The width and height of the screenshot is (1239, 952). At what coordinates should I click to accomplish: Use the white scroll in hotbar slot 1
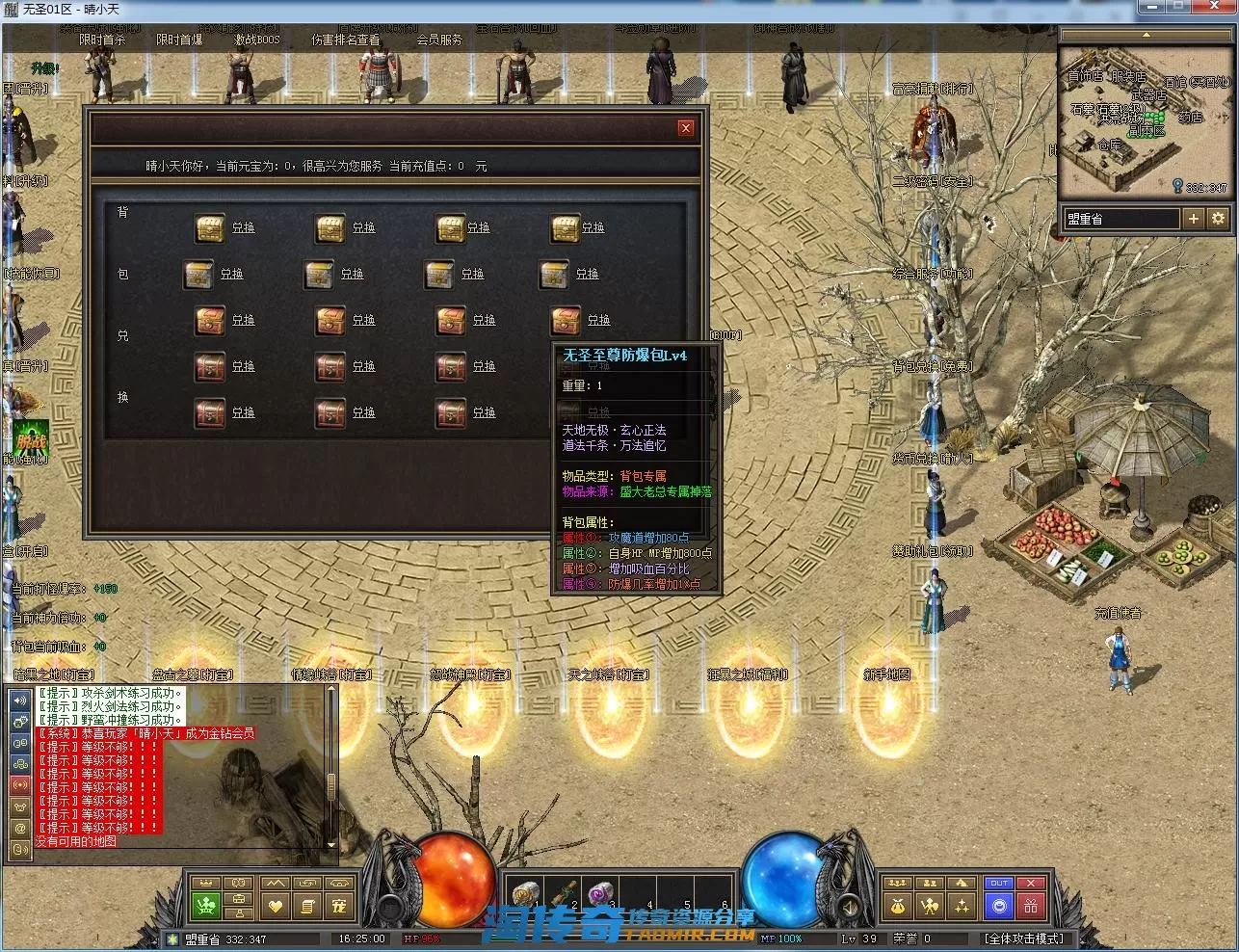(525, 894)
